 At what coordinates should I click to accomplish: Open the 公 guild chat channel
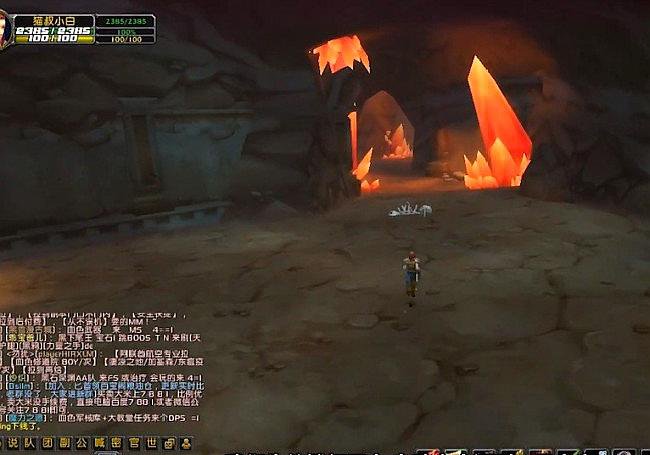click(81, 443)
